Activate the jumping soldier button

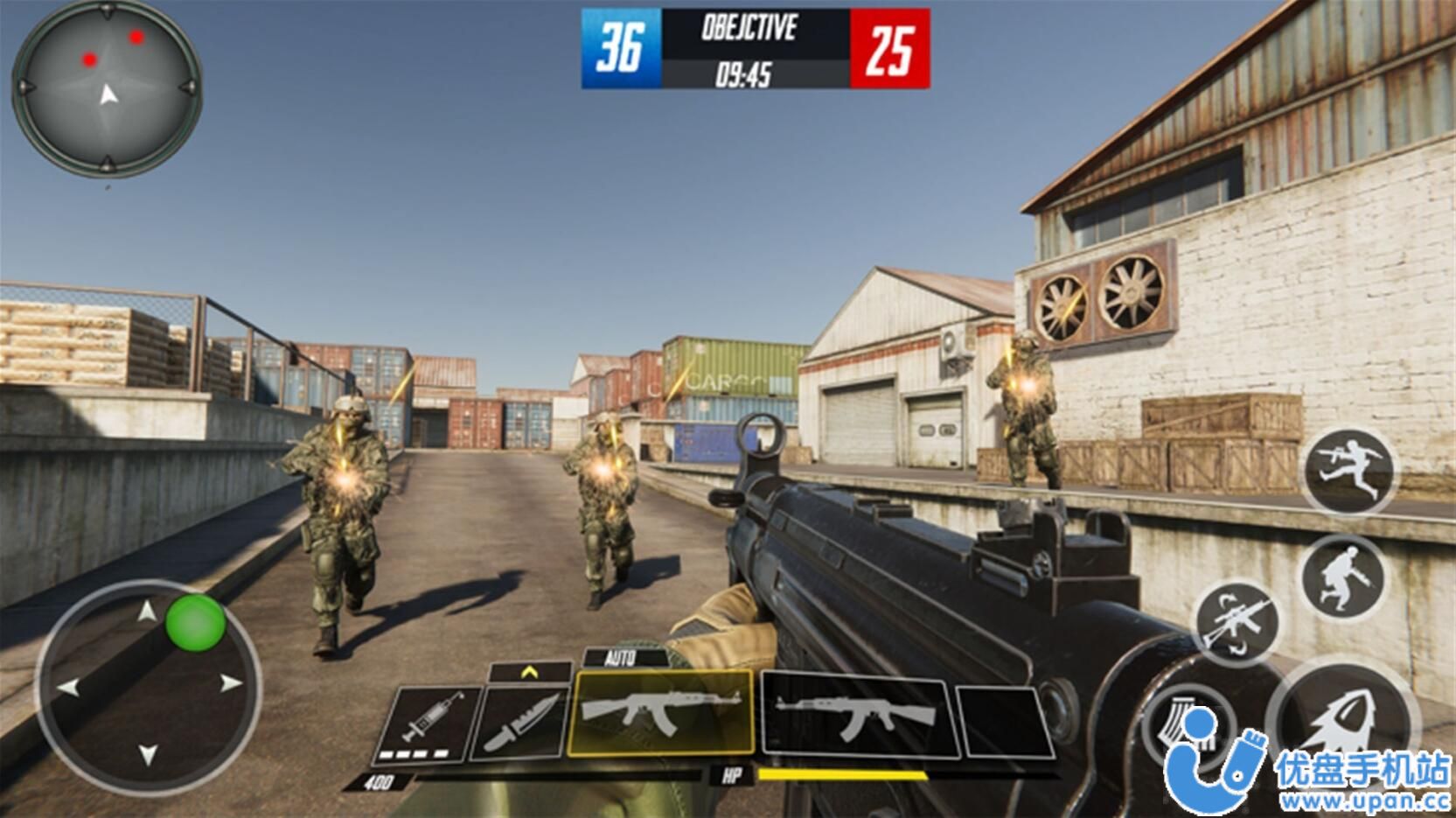(x=1347, y=469)
